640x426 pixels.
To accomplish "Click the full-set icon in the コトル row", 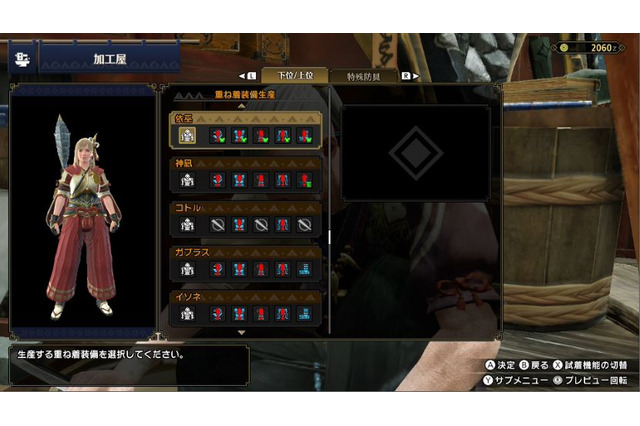I will [186, 225].
